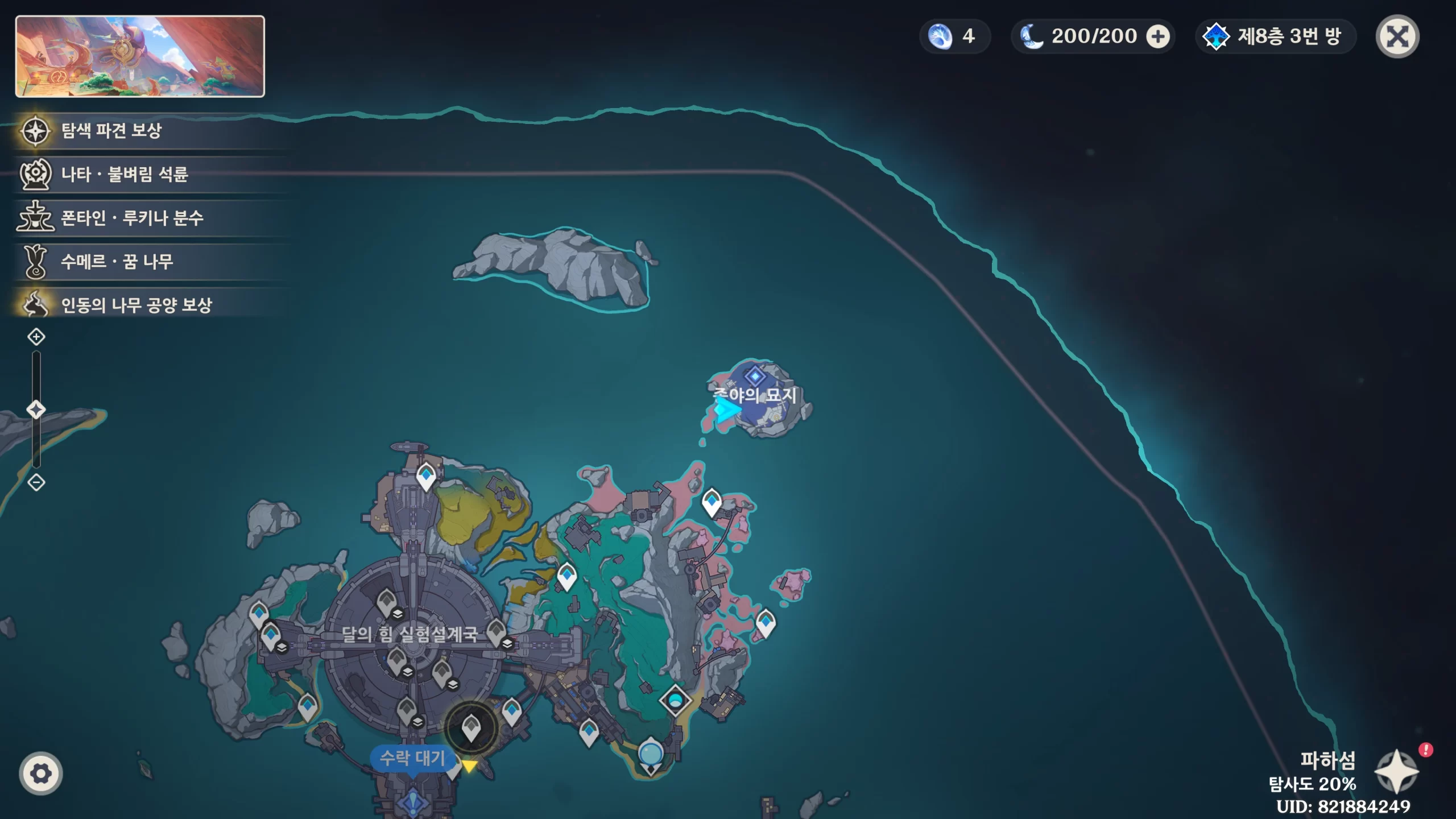Open 탐색 파견 보상 expedition rewards
The image size is (1456, 819).
[111, 131]
